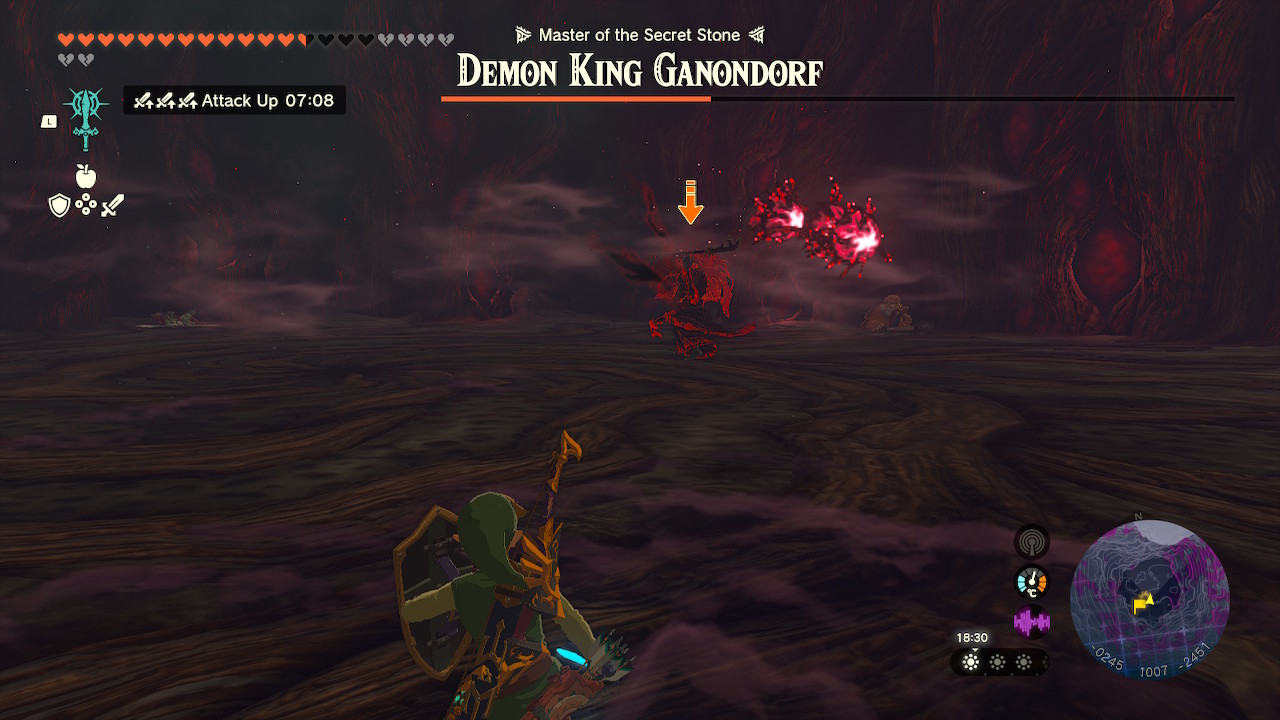
Task: Select the purple noise meter icon
Action: coord(1031,622)
